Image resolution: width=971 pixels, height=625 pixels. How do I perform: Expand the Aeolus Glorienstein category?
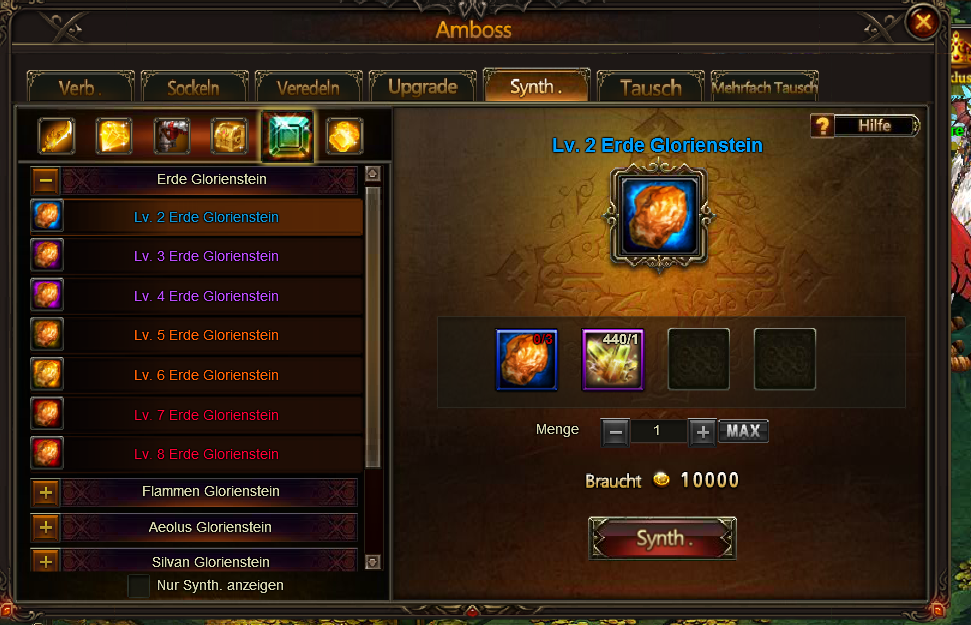click(x=46, y=527)
